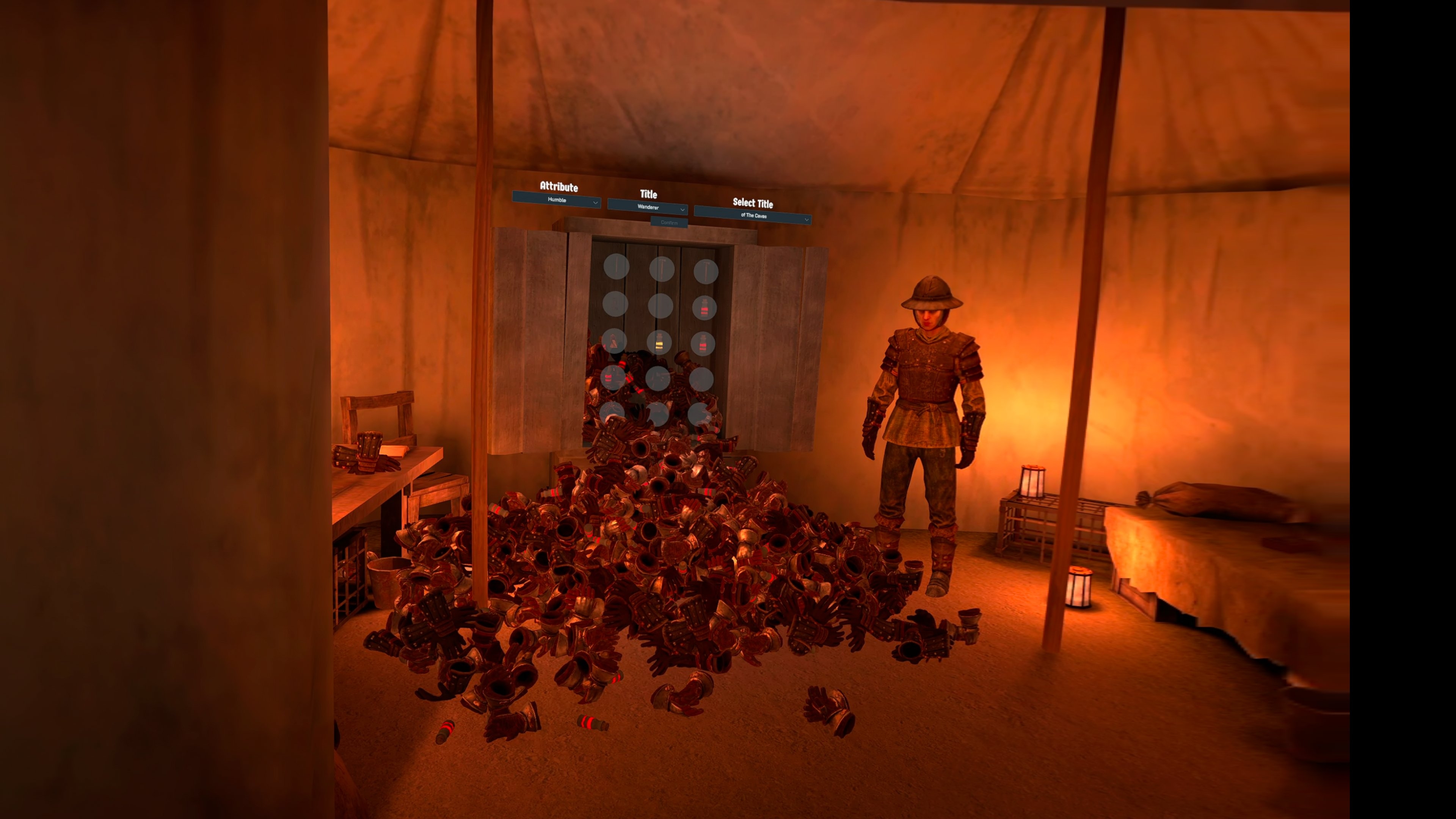Open the Attribute dropdown showing Humble
Viewport: 1456px width, 819px height.
556,200
